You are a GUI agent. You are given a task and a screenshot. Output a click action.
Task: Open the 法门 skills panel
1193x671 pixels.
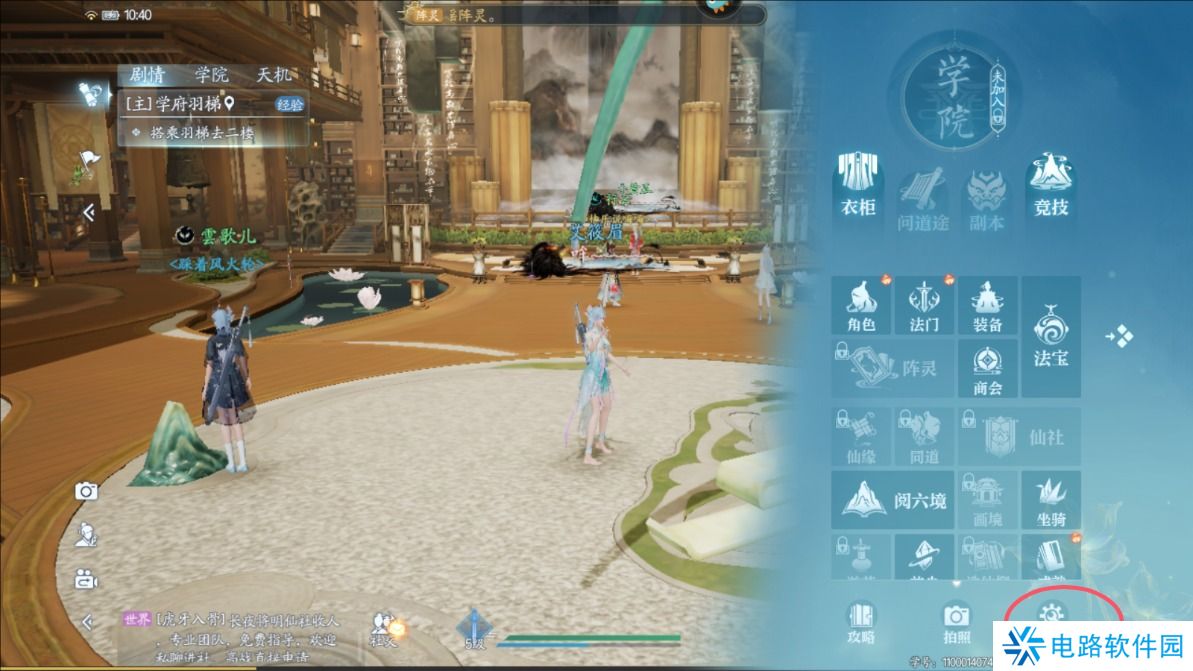[924, 306]
